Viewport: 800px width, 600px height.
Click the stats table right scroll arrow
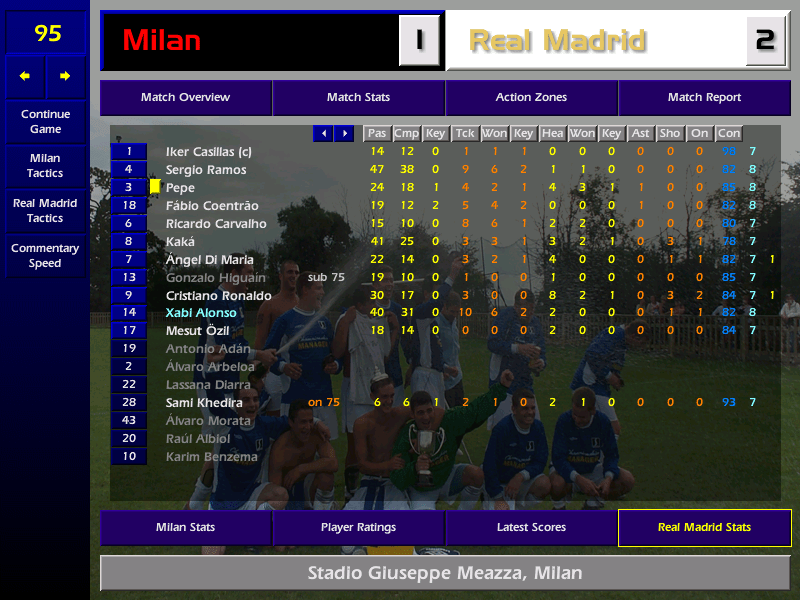[344, 133]
